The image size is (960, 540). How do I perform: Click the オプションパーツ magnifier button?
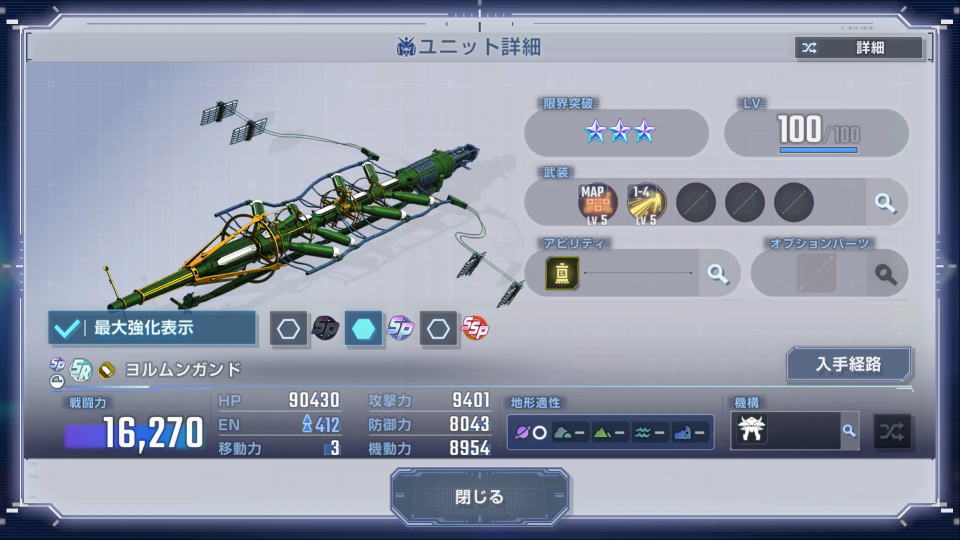885,274
